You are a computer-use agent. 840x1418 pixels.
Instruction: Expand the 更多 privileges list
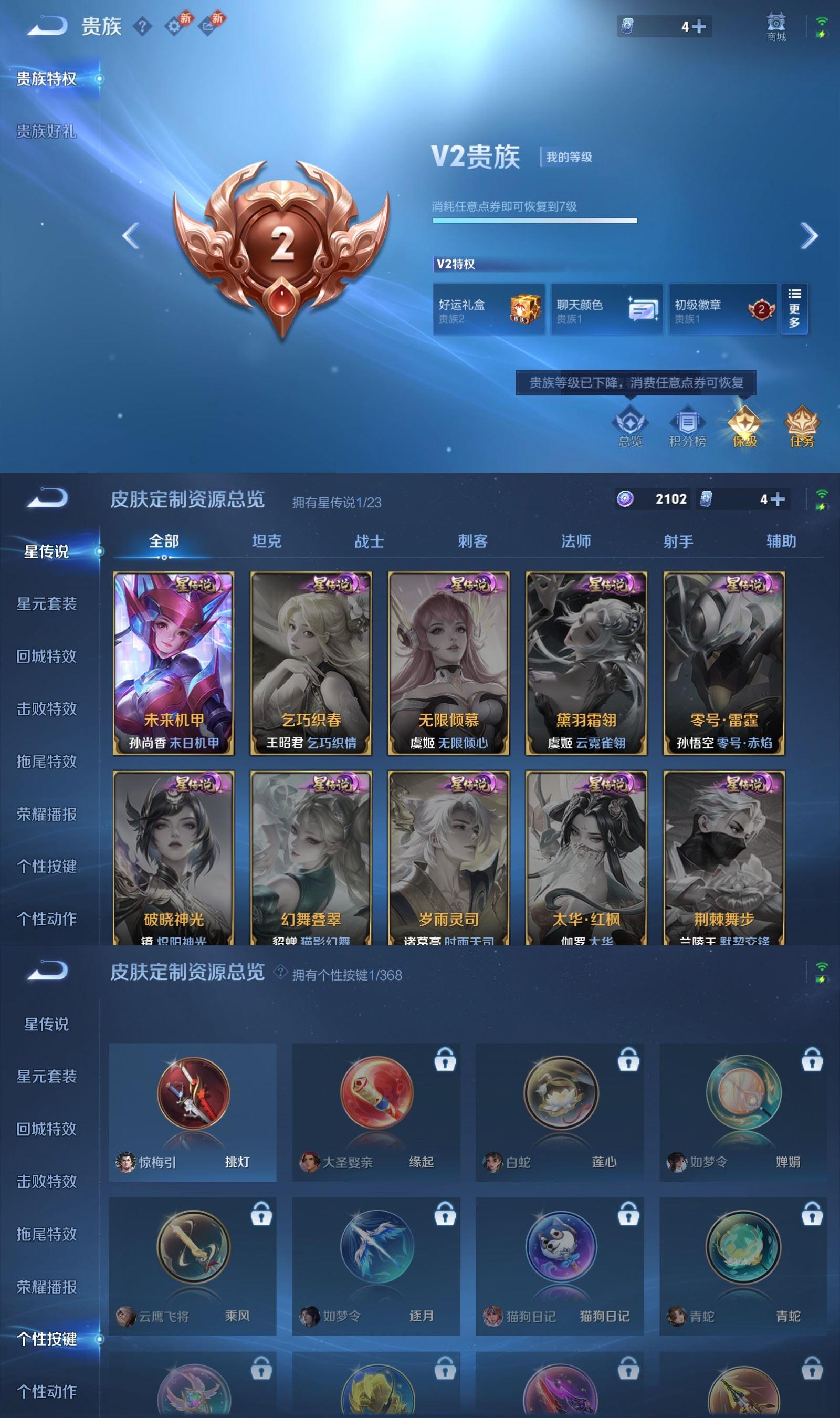tap(795, 308)
